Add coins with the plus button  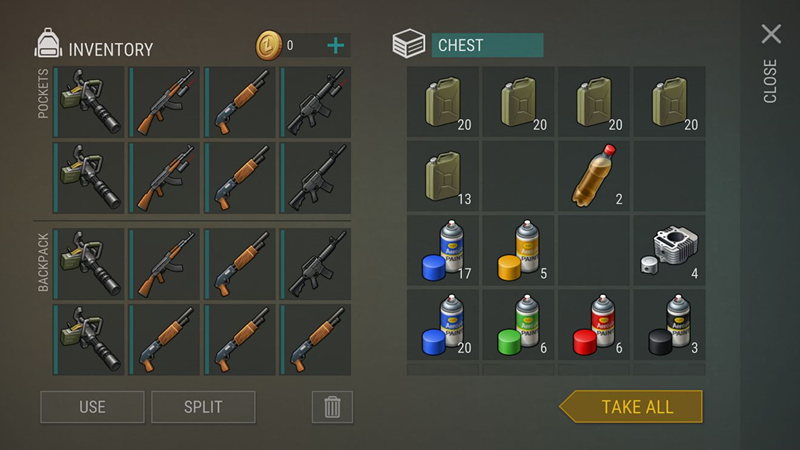coord(336,45)
